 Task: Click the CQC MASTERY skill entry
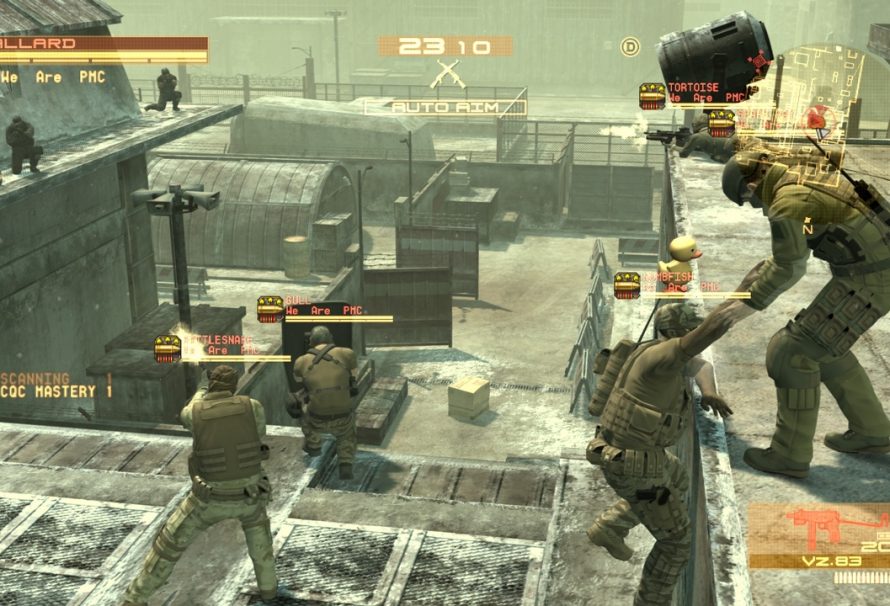tap(57, 393)
